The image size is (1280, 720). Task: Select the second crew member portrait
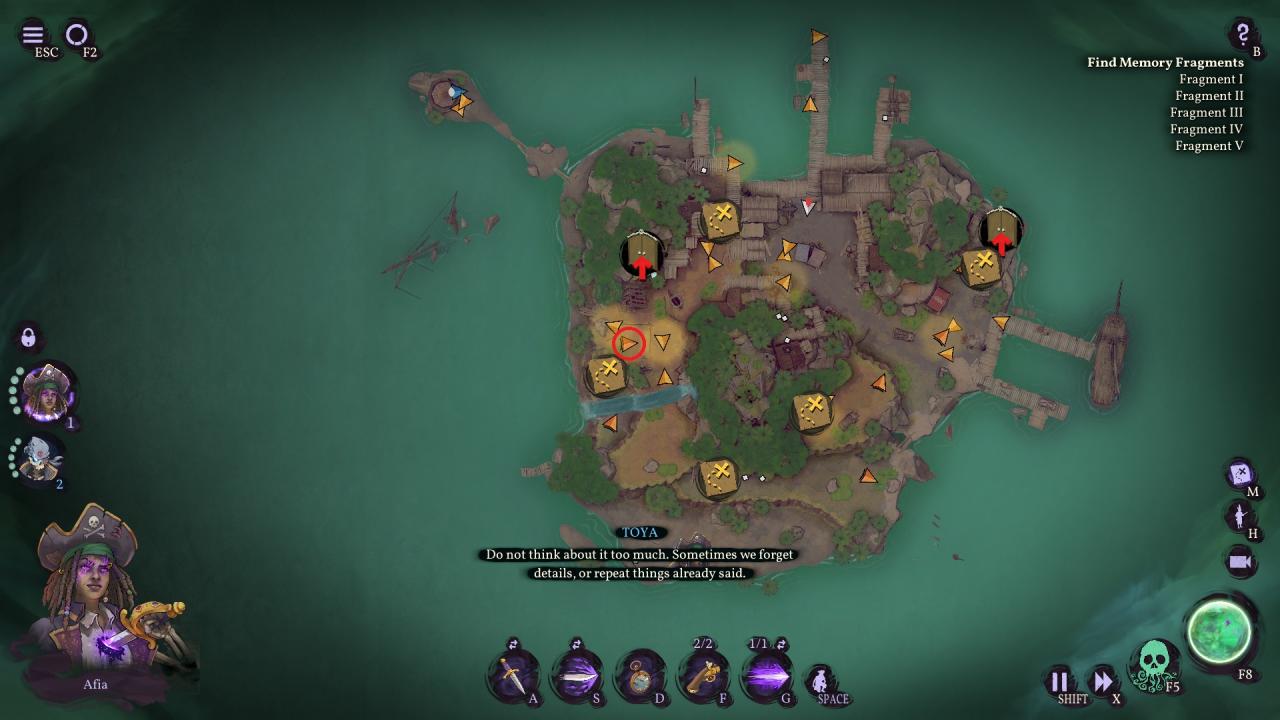pos(40,458)
